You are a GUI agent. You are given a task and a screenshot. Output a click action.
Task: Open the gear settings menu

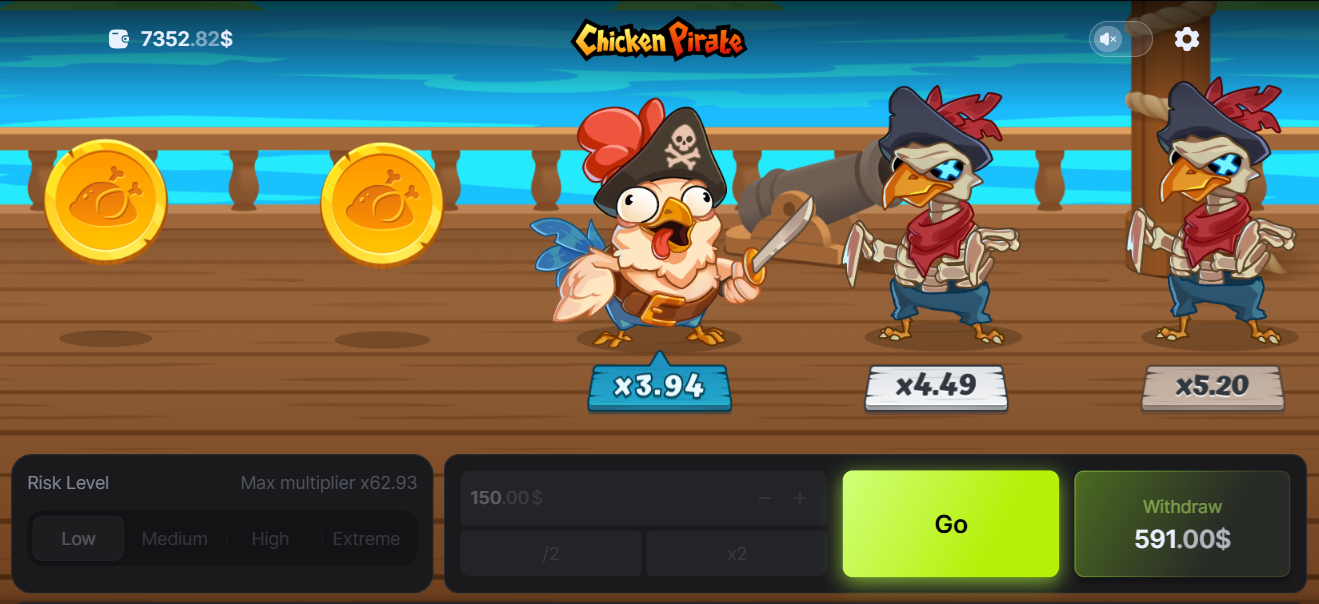(x=1187, y=39)
